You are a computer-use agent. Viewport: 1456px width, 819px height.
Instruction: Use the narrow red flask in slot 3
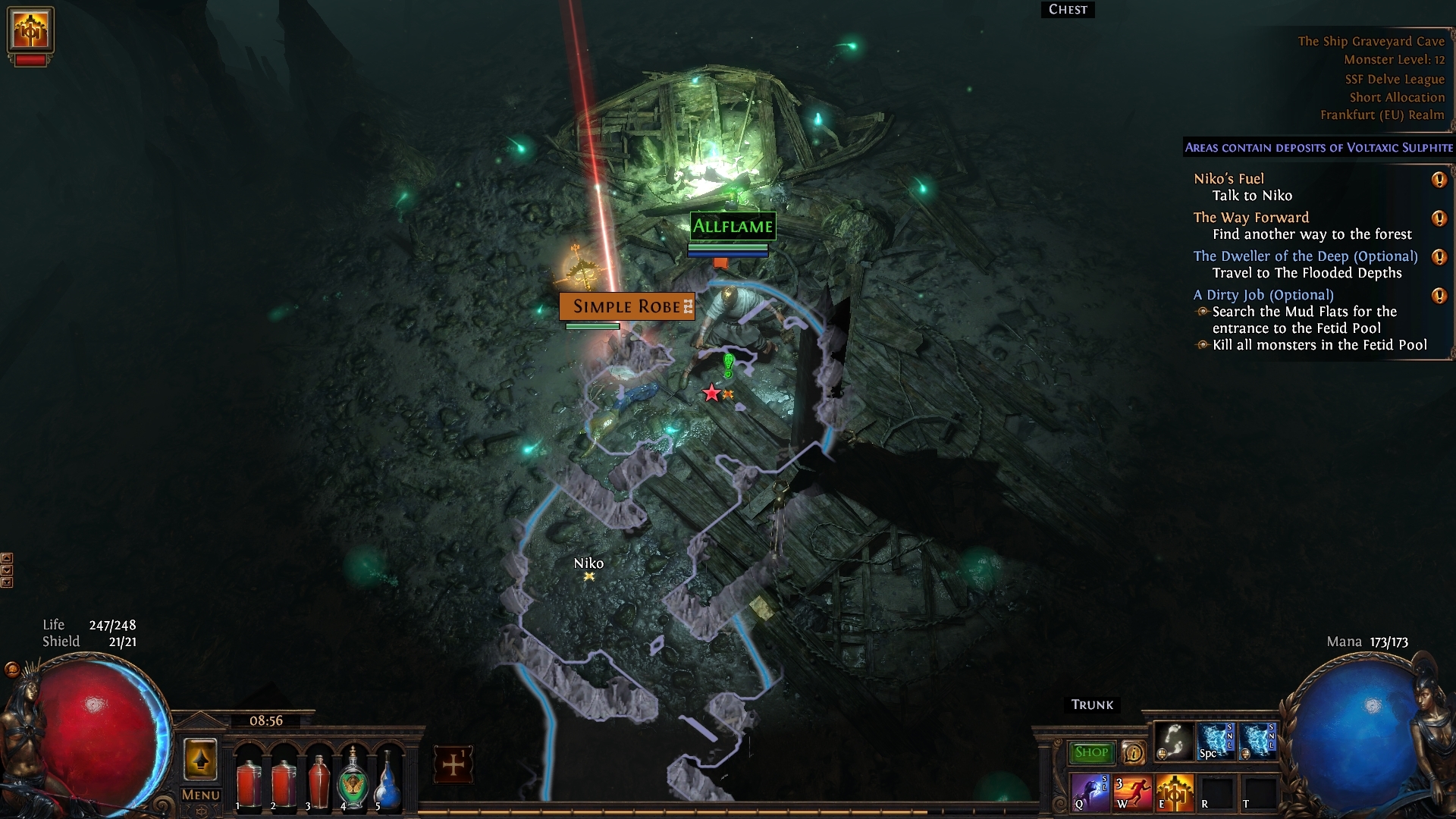(x=318, y=780)
